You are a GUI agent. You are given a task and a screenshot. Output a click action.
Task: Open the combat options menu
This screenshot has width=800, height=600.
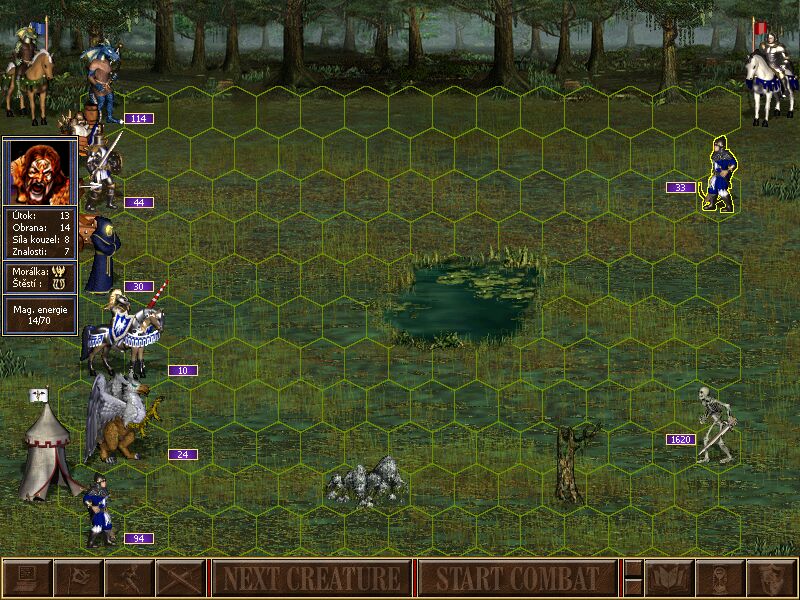click(x=27, y=578)
